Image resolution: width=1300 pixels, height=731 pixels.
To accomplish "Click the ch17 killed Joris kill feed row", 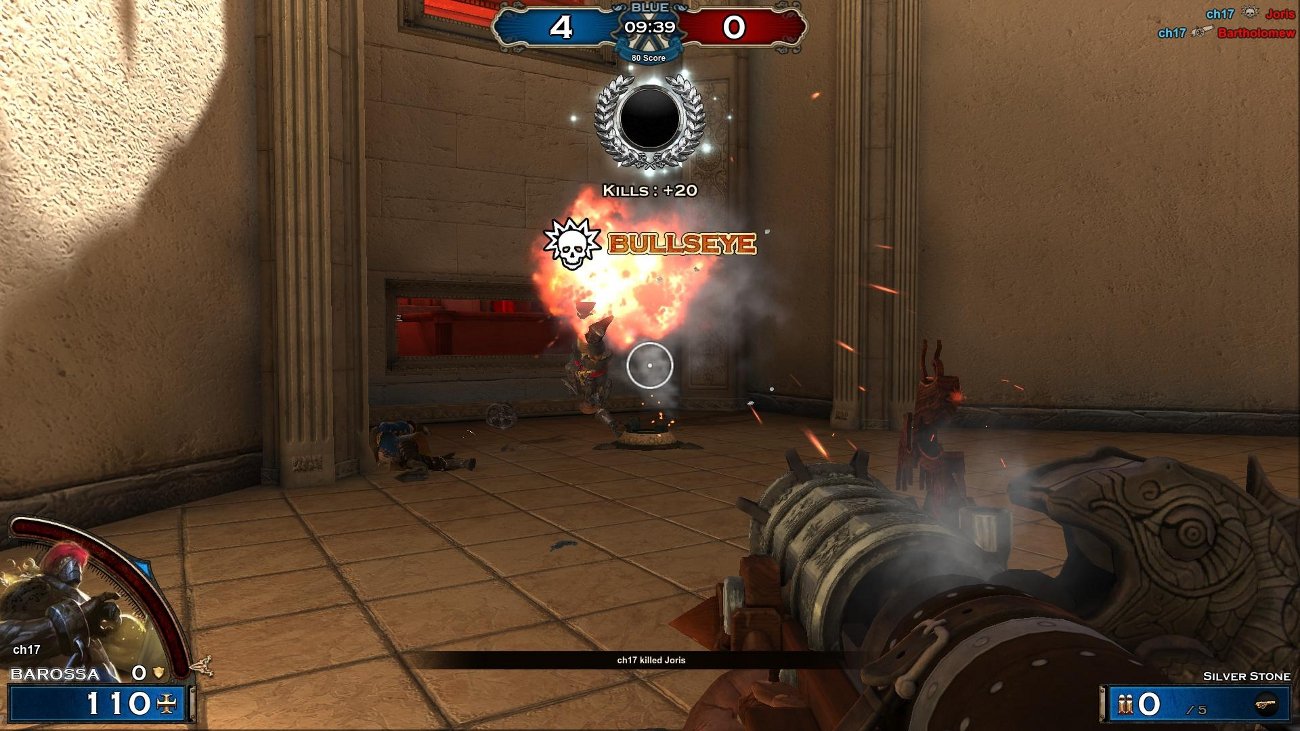I will pyautogui.click(x=651, y=660).
